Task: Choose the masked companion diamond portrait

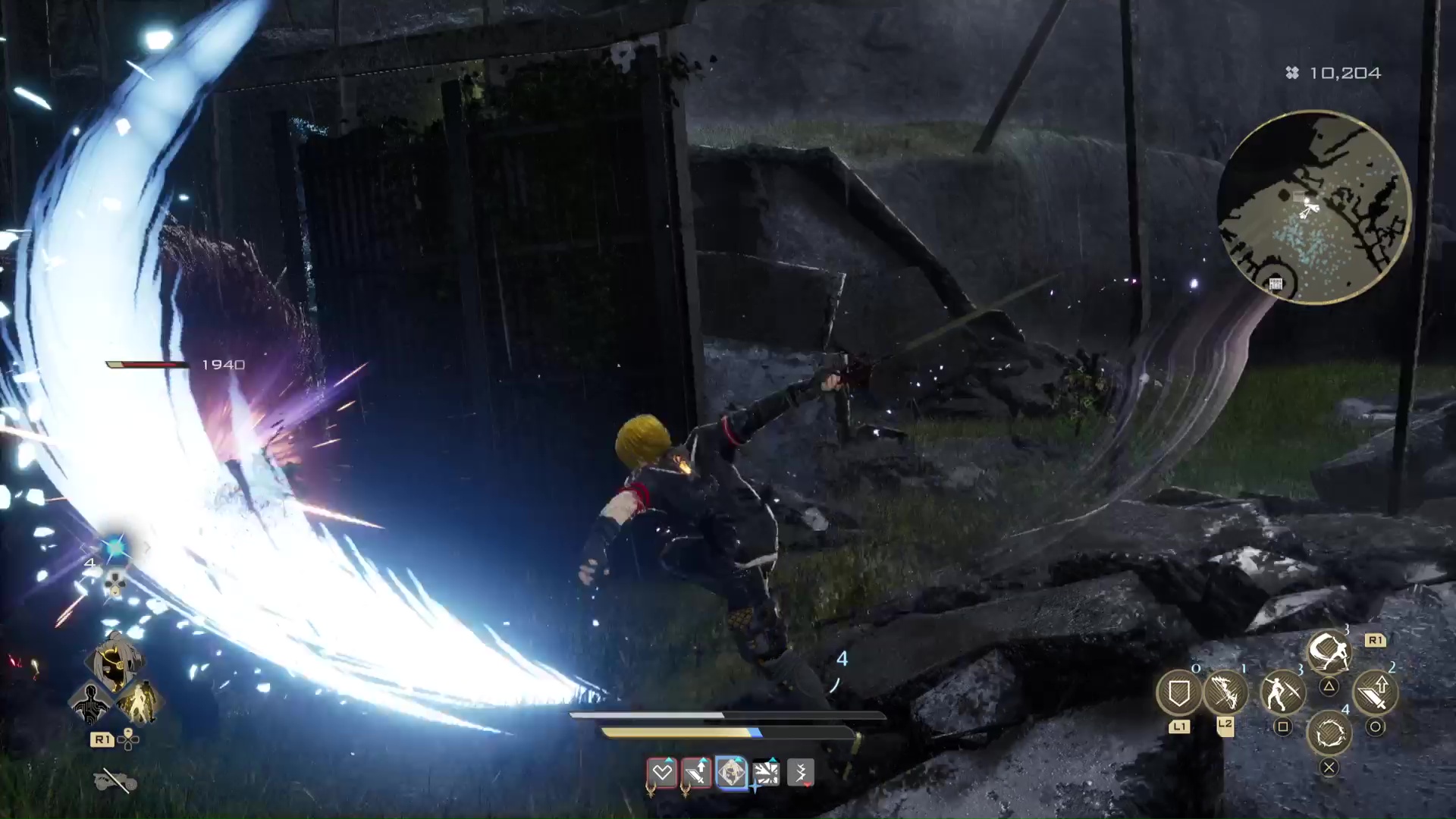Action: (x=115, y=661)
